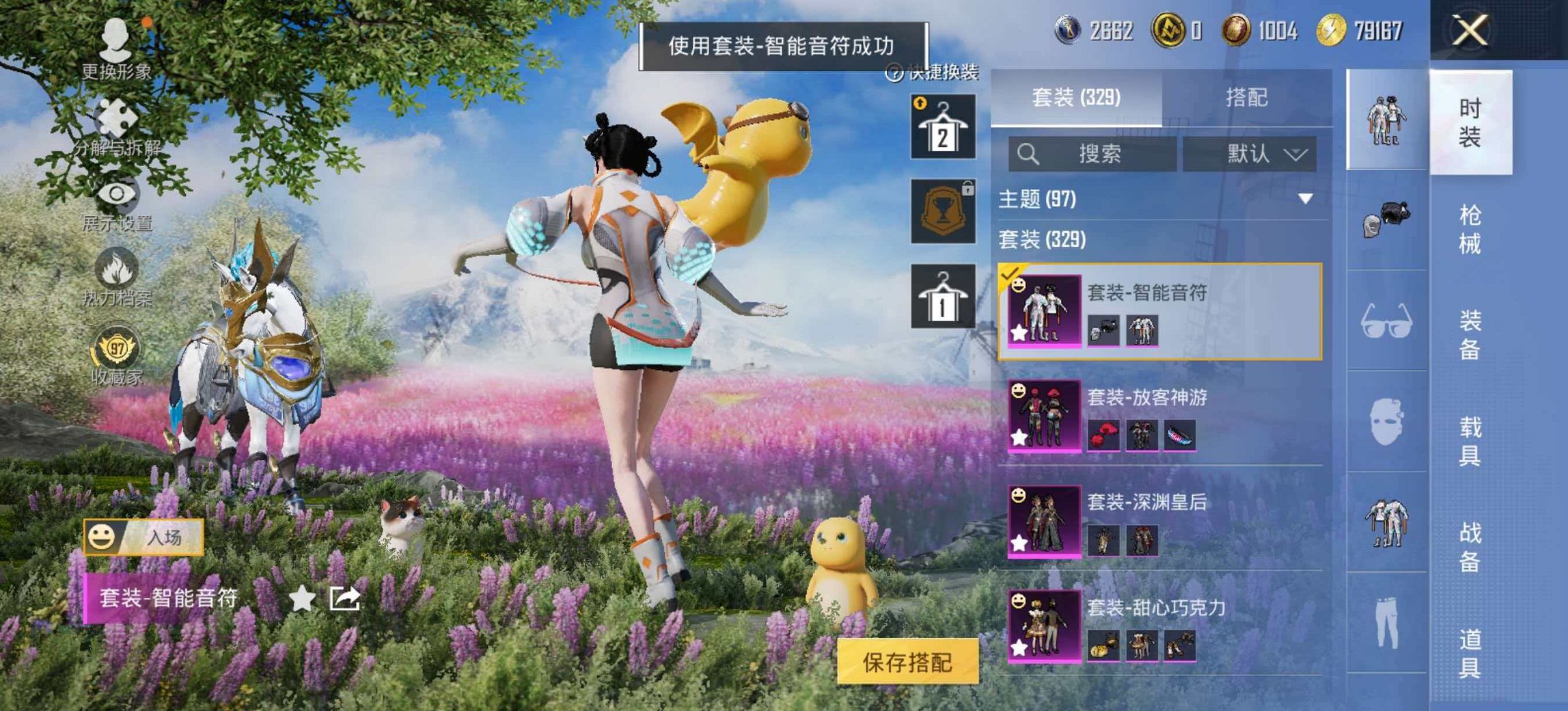1568x711 pixels.
Task: Open the 更换形象 avatar change icon
Action: 116,38
